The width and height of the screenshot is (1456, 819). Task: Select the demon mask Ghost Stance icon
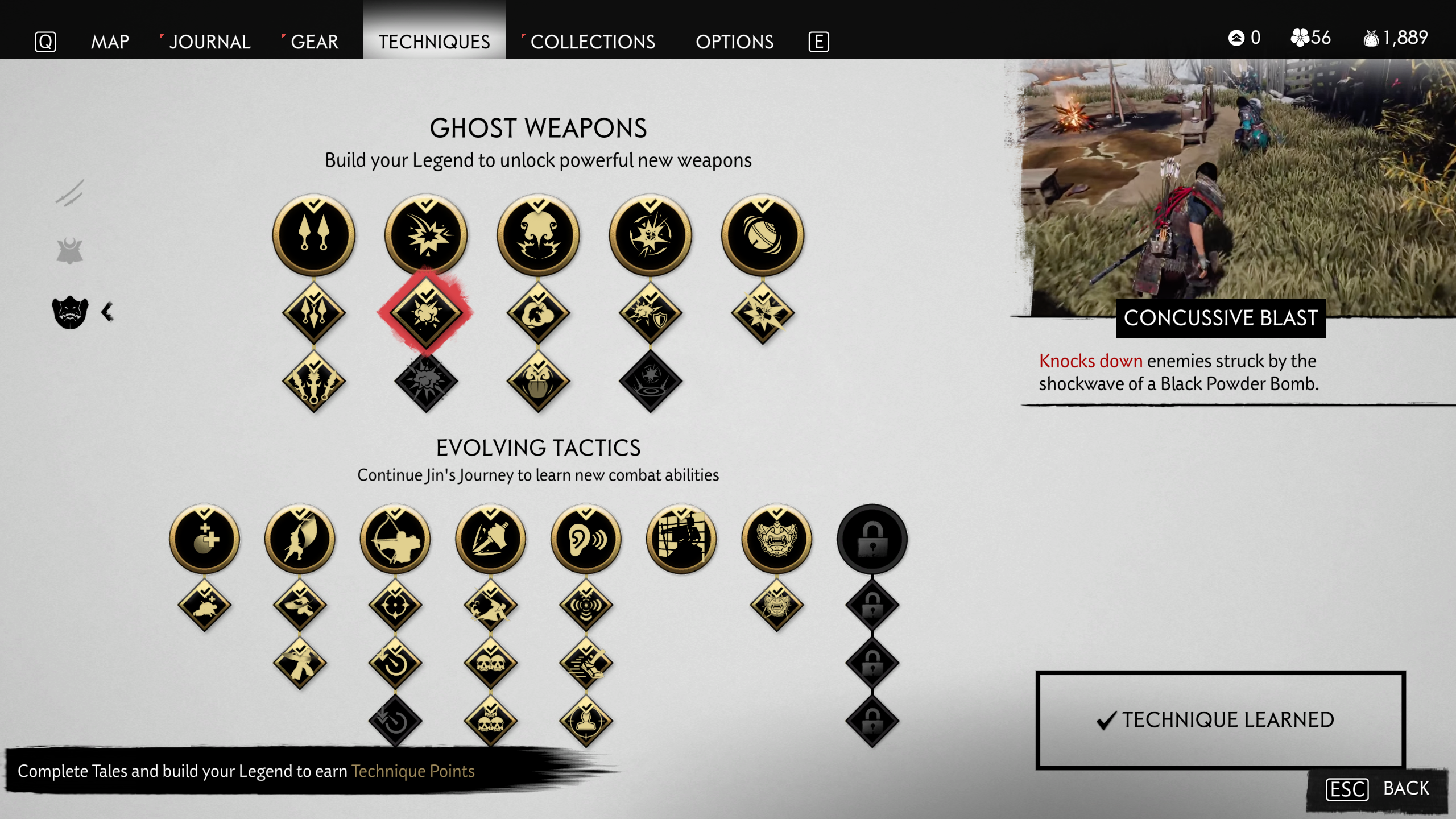(777, 539)
